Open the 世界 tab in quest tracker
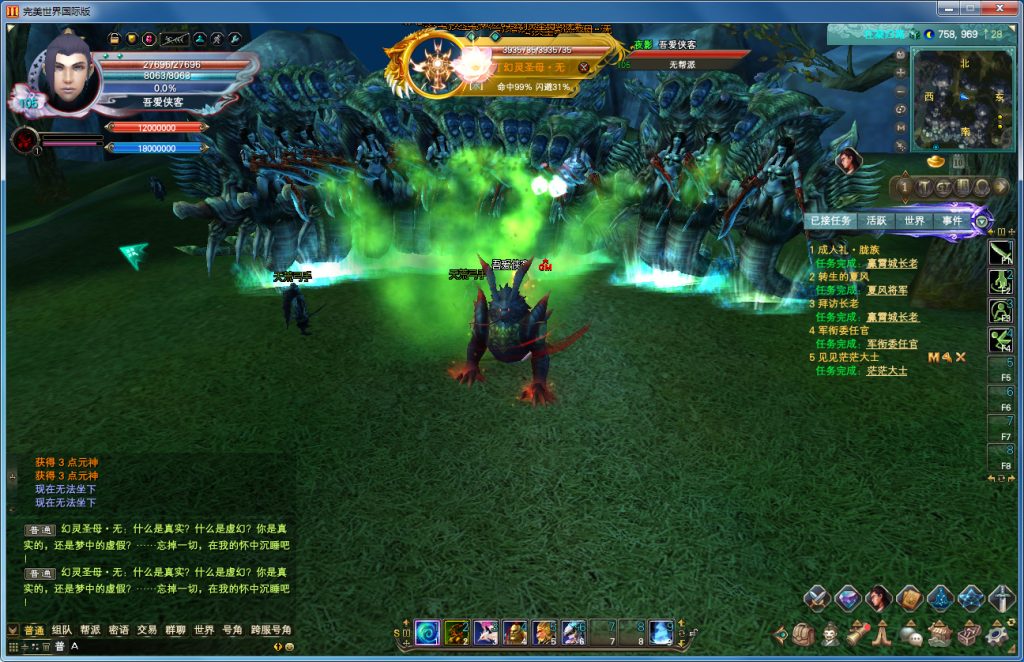The image size is (1024, 662). pyautogui.click(x=914, y=221)
